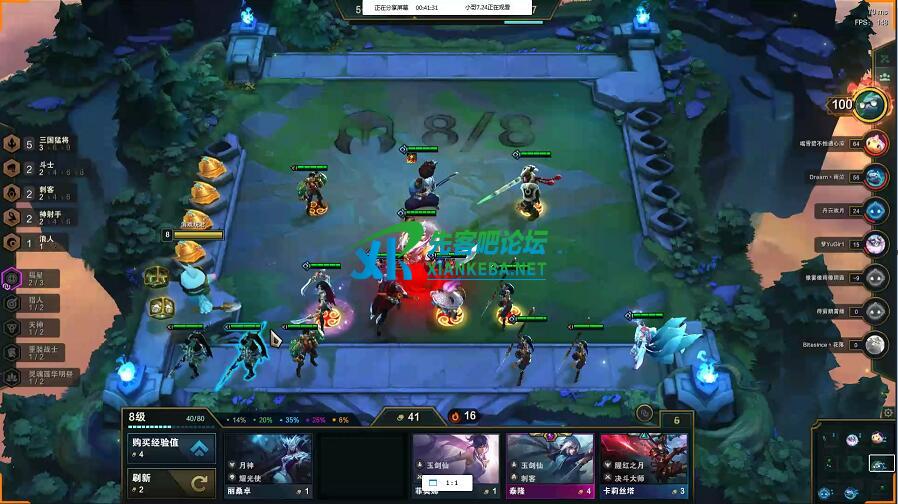Select the 刺客 trait entry
Viewport: 898px width, 504px height.
(38, 193)
